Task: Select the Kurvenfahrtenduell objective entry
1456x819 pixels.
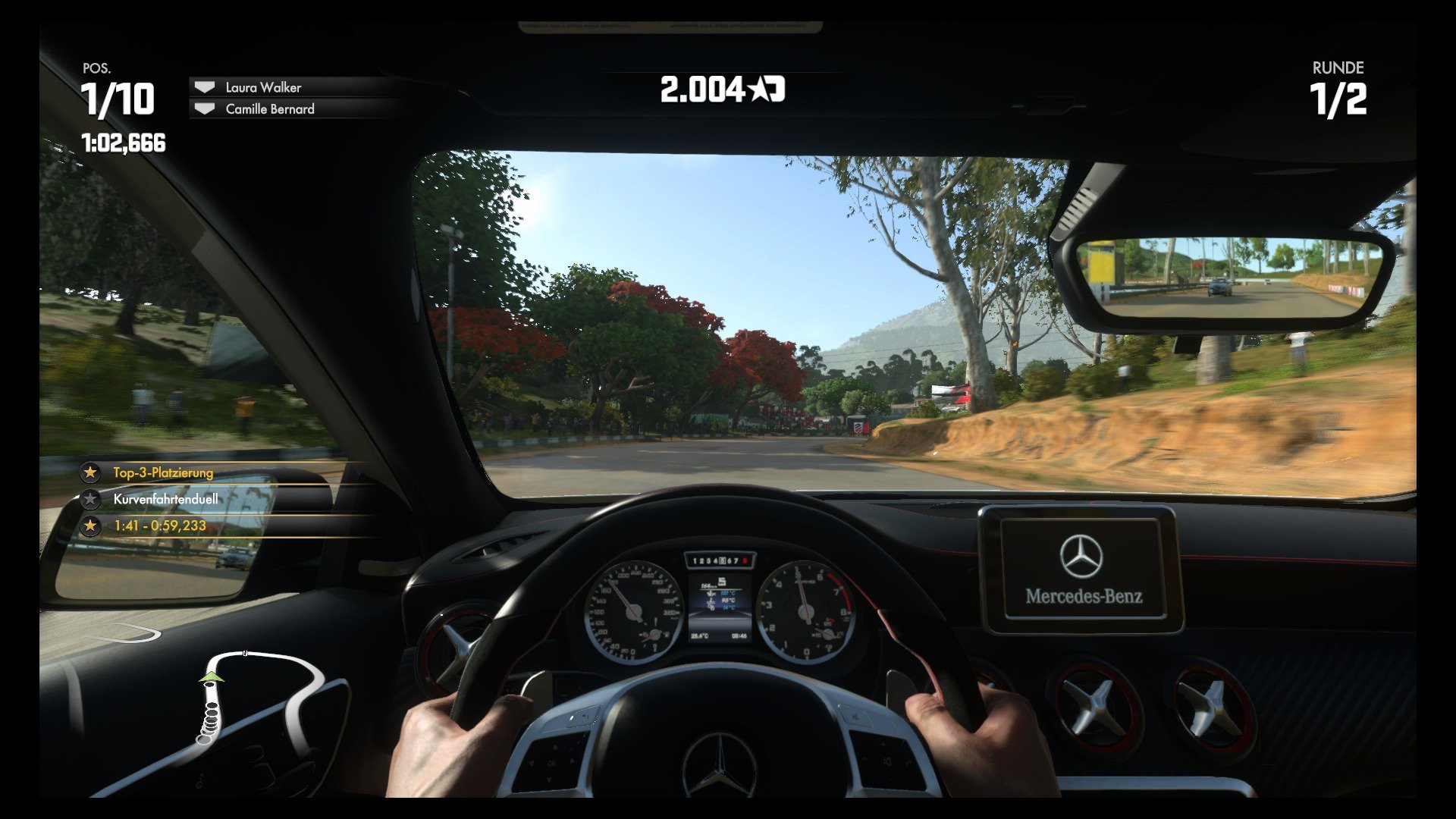Action: [x=165, y=499]
